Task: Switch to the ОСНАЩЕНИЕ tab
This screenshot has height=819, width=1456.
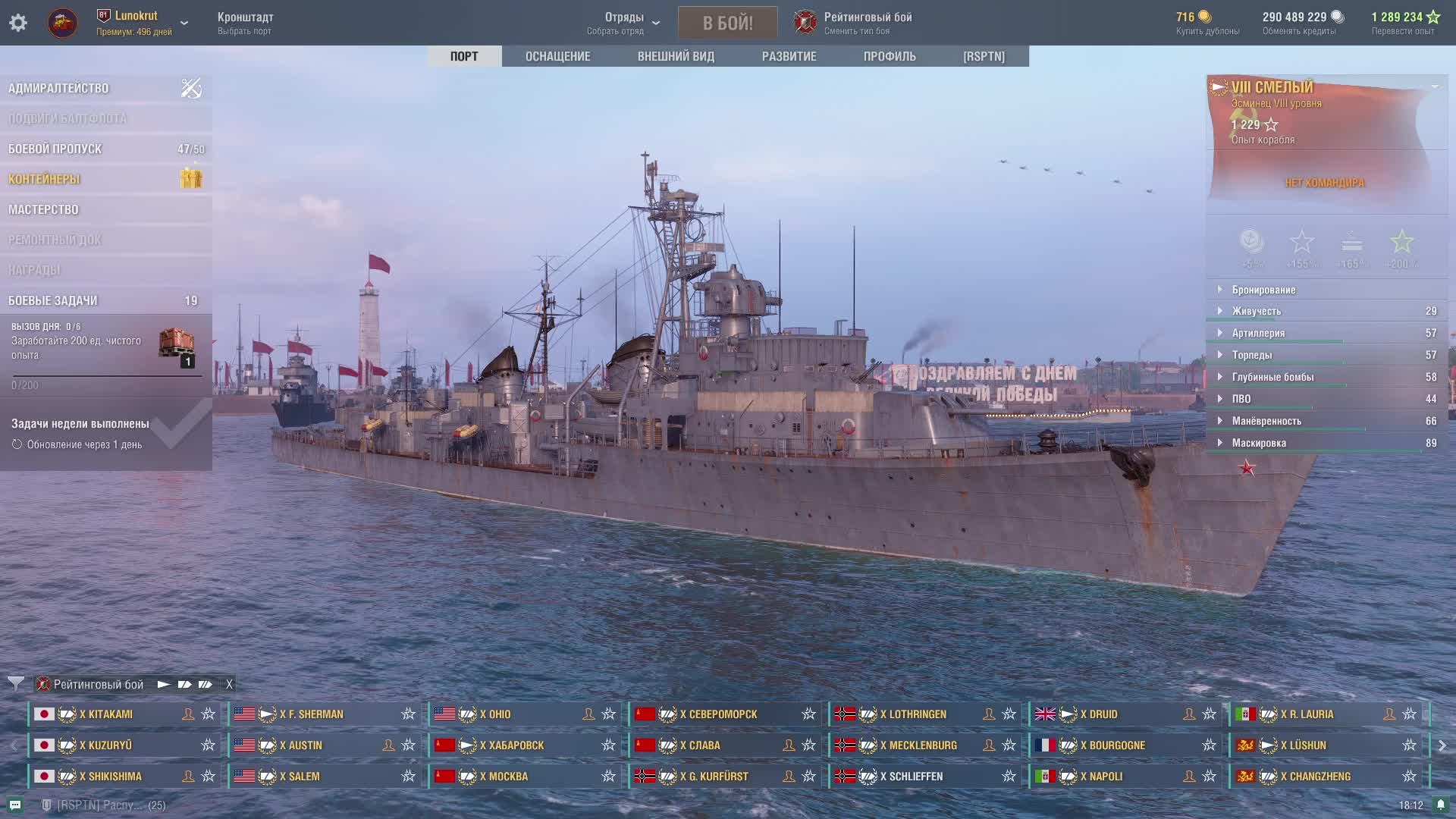Action: 557,56
